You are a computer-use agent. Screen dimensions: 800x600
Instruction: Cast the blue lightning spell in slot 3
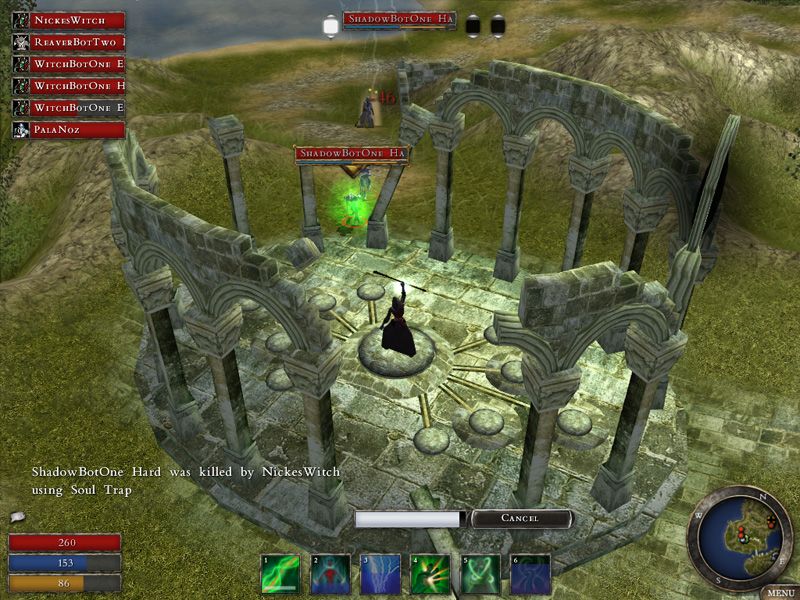380,574
